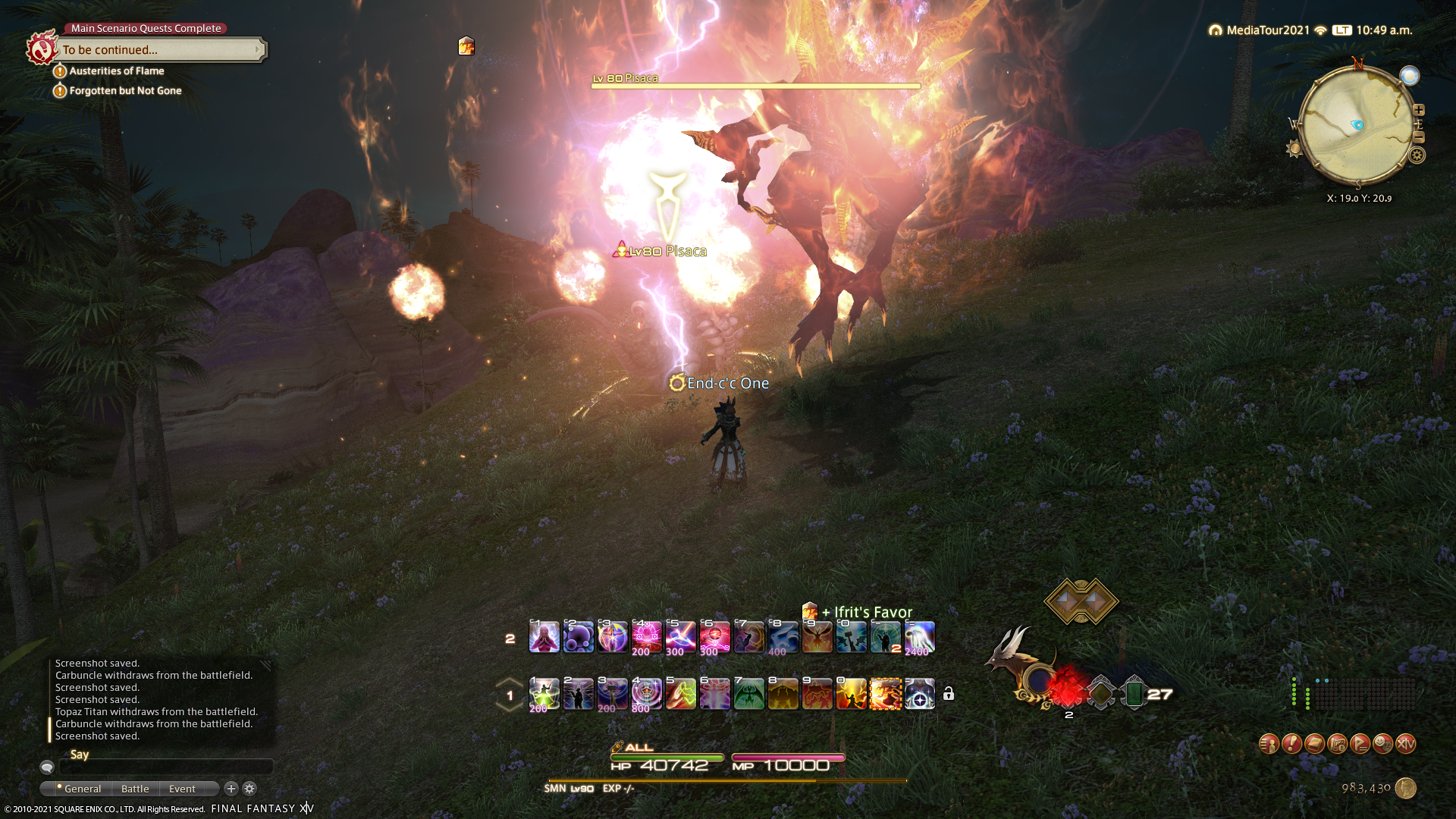Click the chat input field

[165, 767]
